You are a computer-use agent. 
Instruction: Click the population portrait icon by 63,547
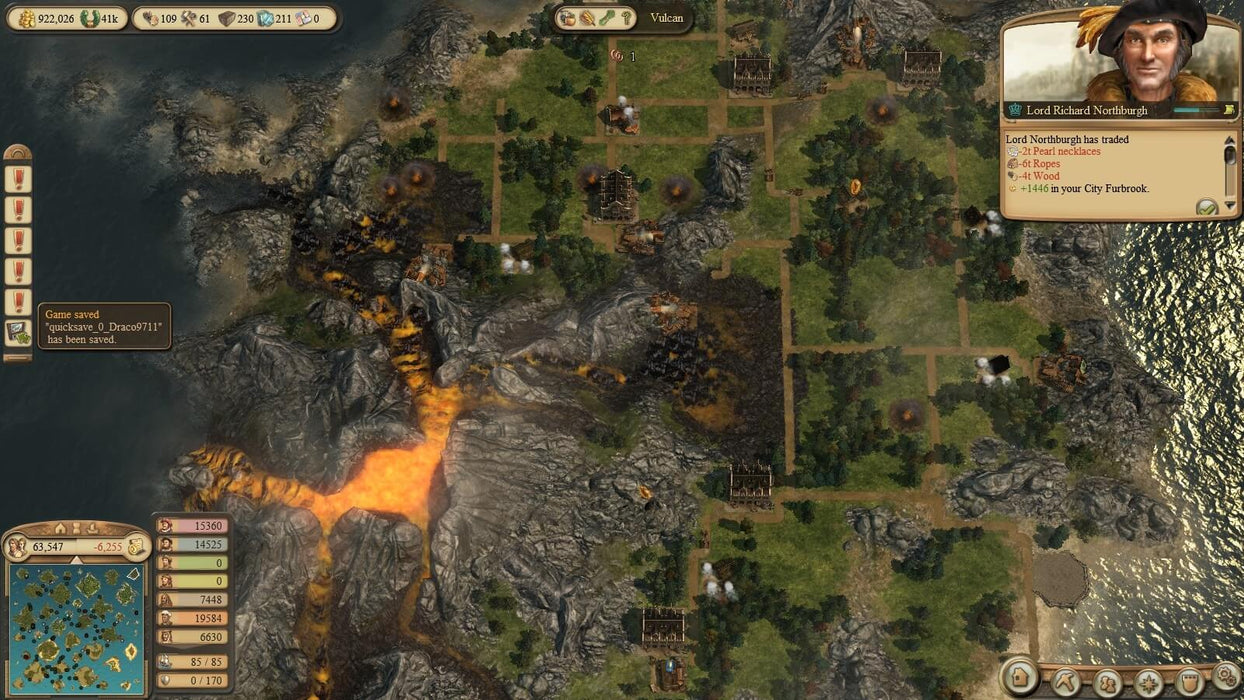pos(17,547)
